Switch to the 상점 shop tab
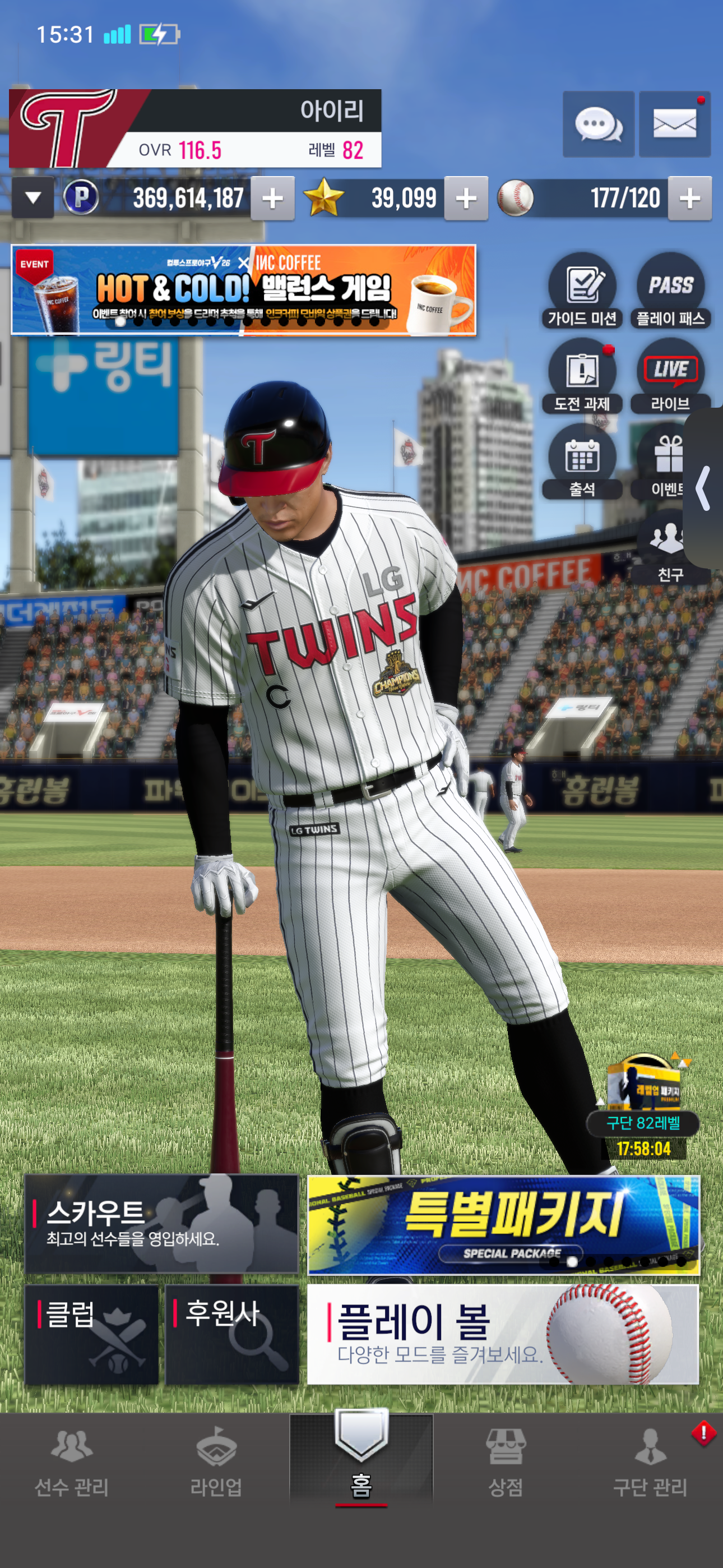 tap(505, 1464)
